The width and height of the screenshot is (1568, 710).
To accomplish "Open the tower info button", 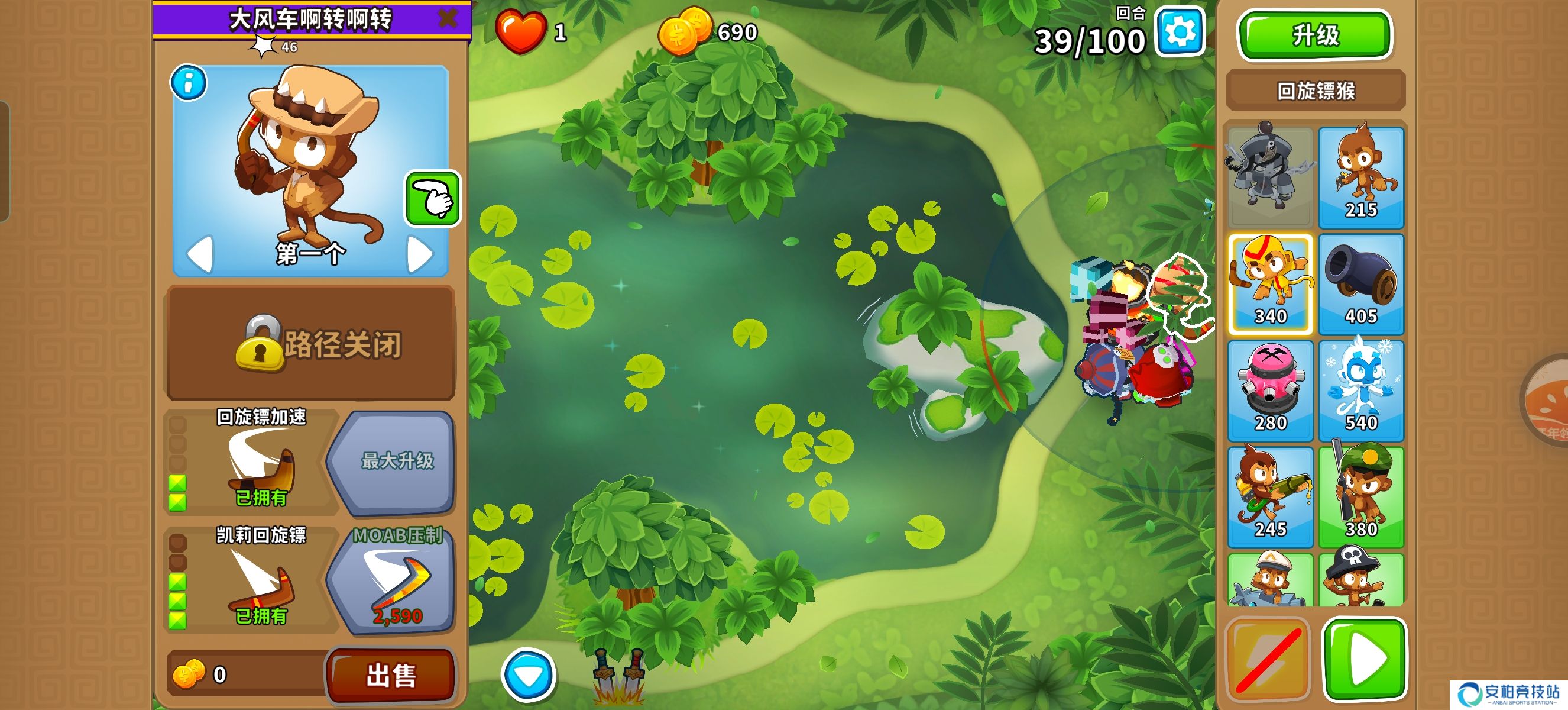I will point(188,83).
